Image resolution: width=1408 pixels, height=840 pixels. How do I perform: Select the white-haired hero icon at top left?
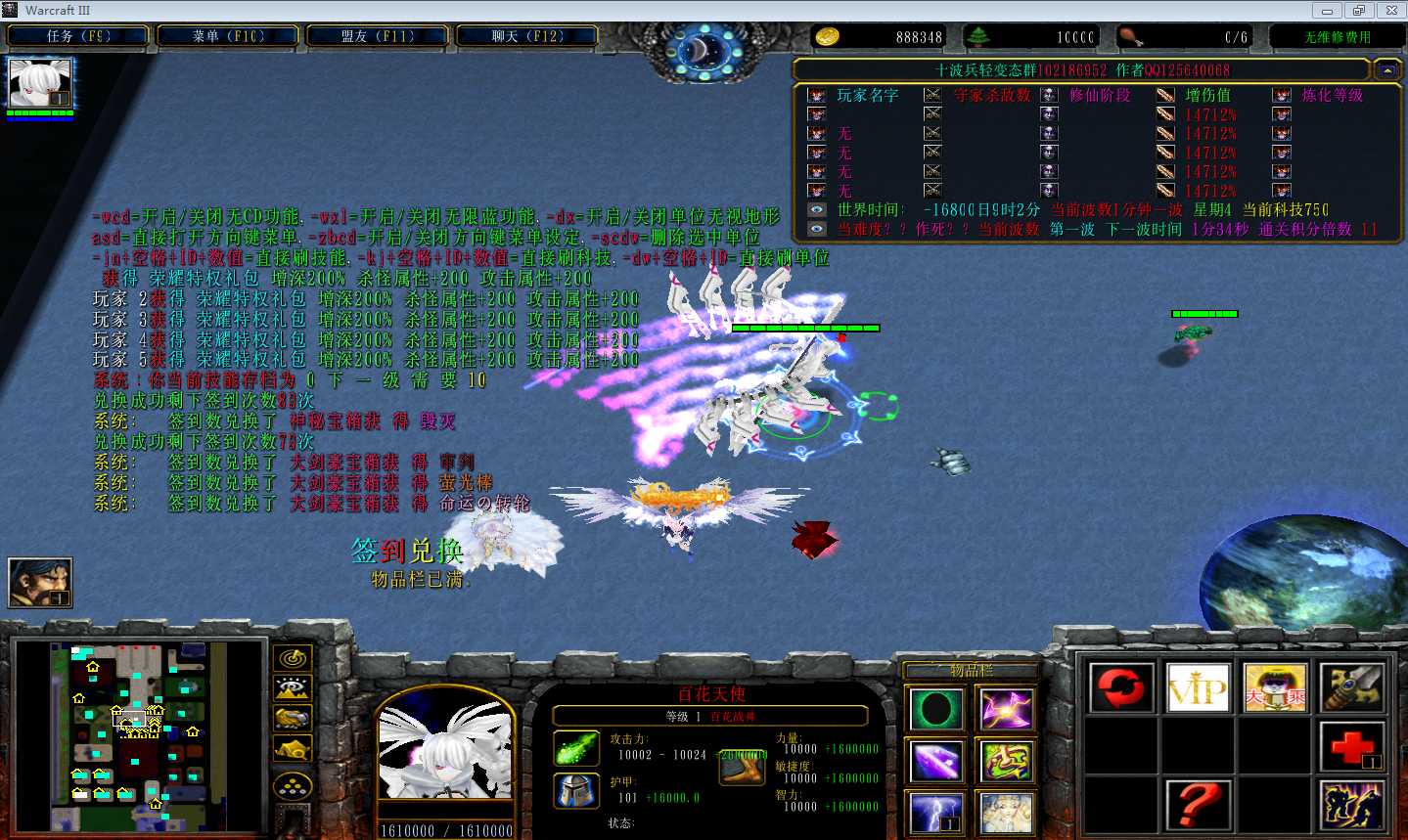click(40, 84)
